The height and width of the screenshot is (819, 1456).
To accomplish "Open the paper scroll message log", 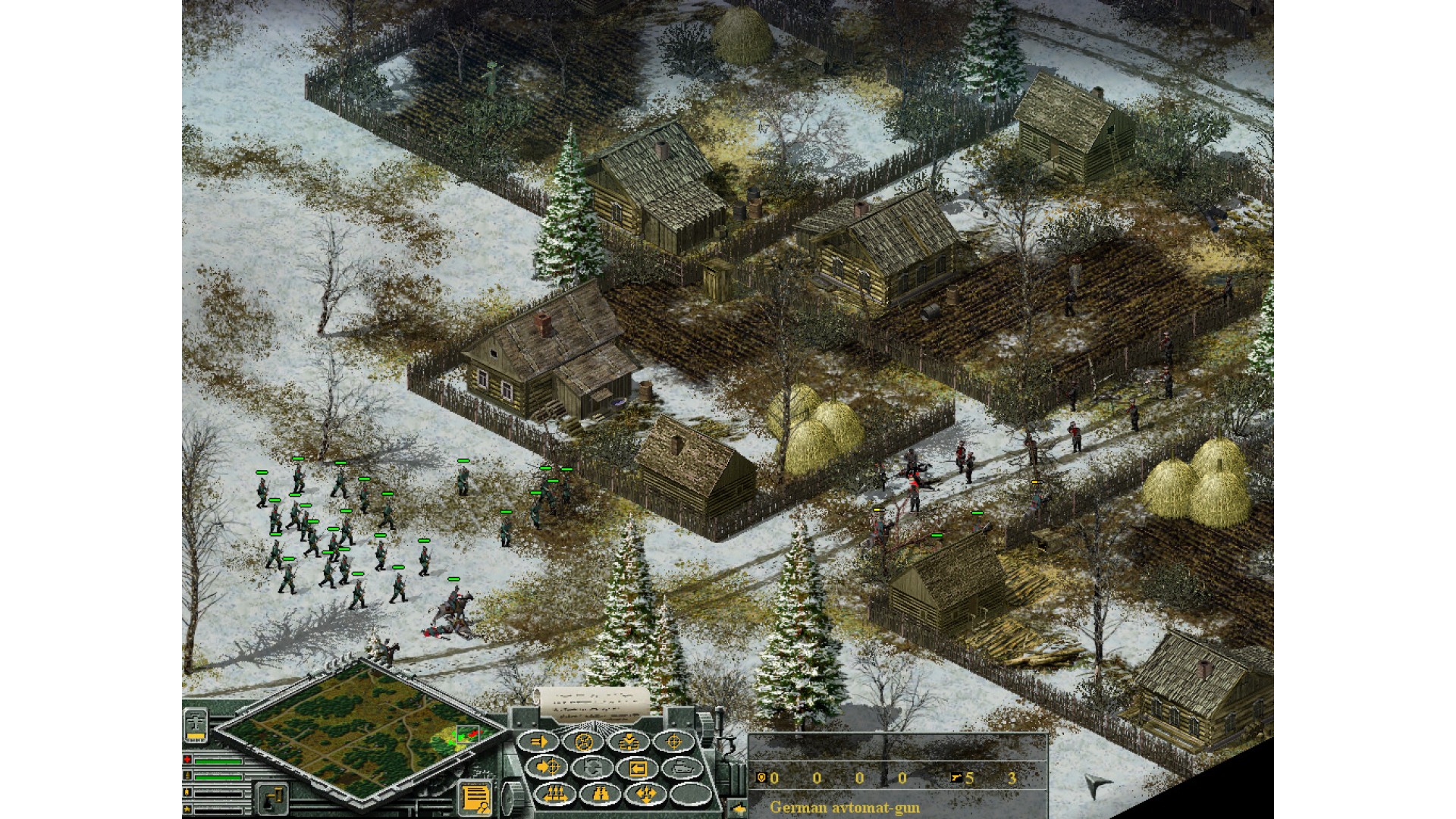I will [593, 704].
